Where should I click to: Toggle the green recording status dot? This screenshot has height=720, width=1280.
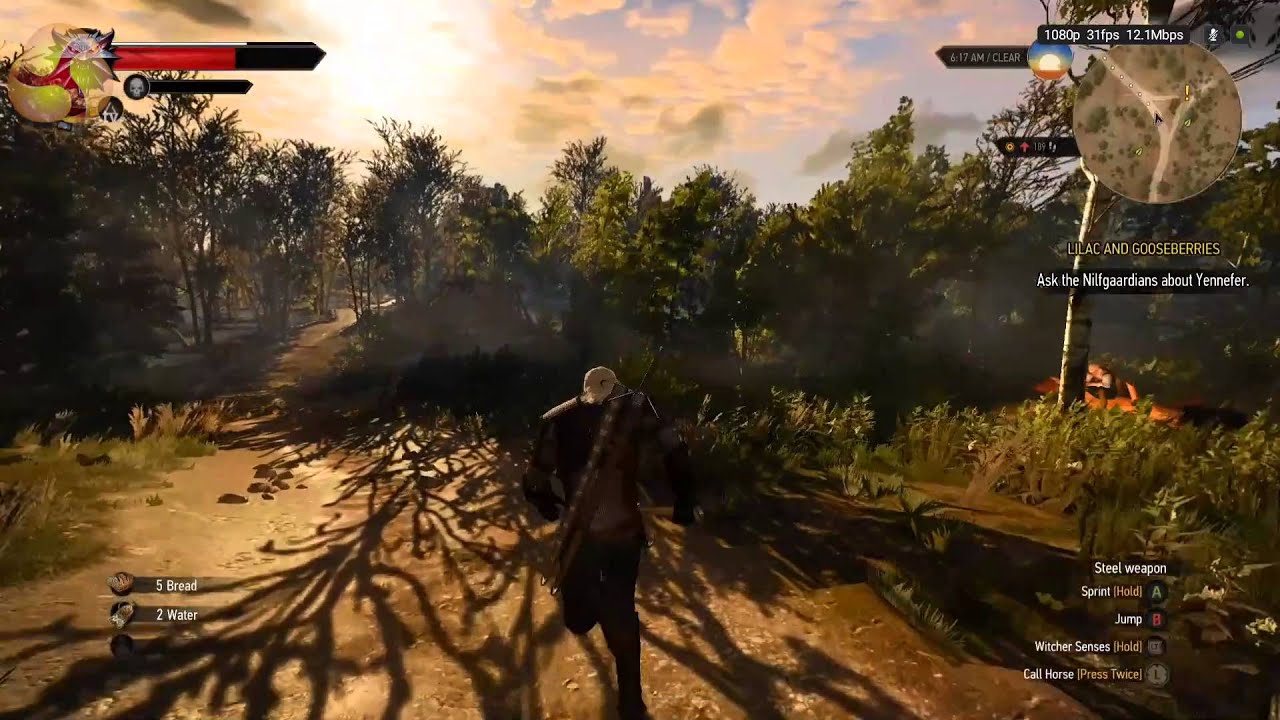[1240, 34]
